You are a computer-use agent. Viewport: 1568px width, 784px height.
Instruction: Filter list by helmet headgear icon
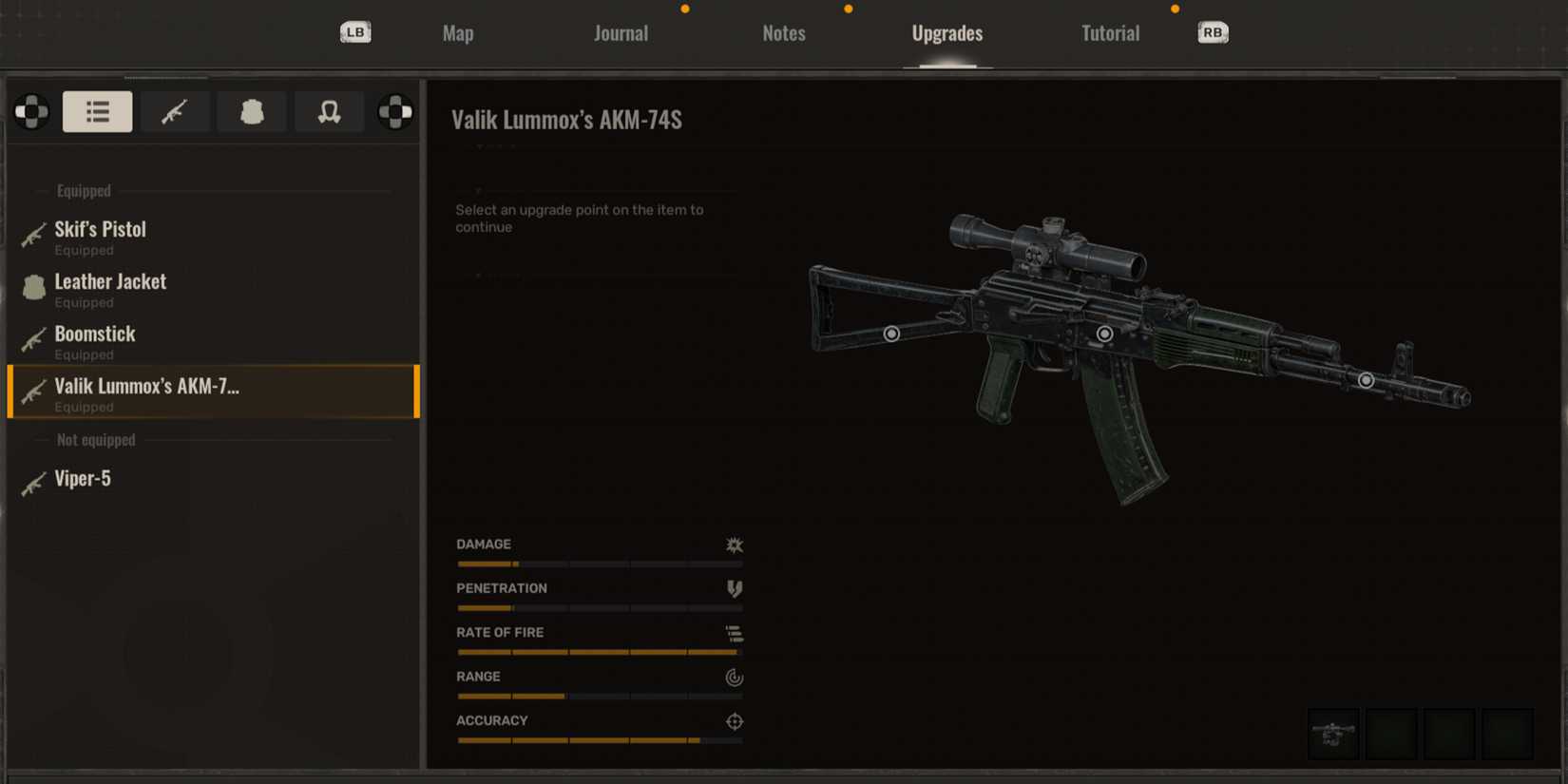click(x=329, y=112)
